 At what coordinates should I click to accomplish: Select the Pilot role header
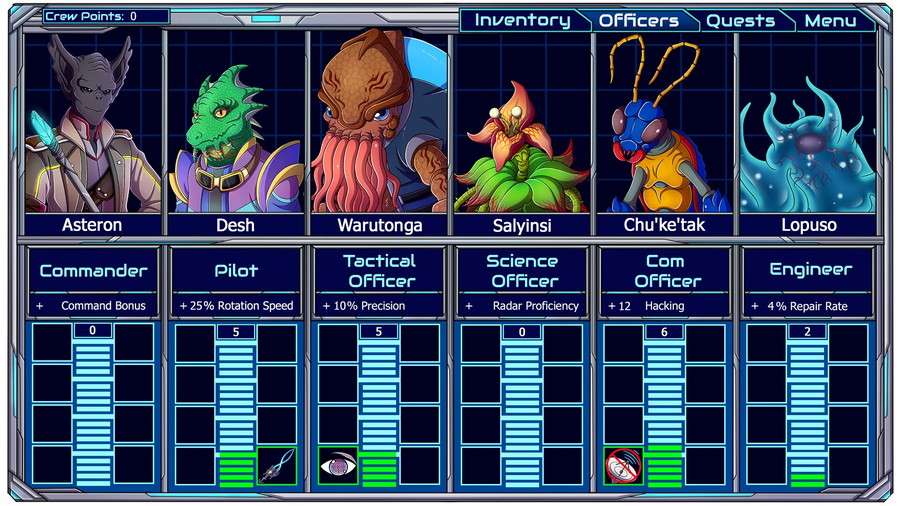[236, 270]
